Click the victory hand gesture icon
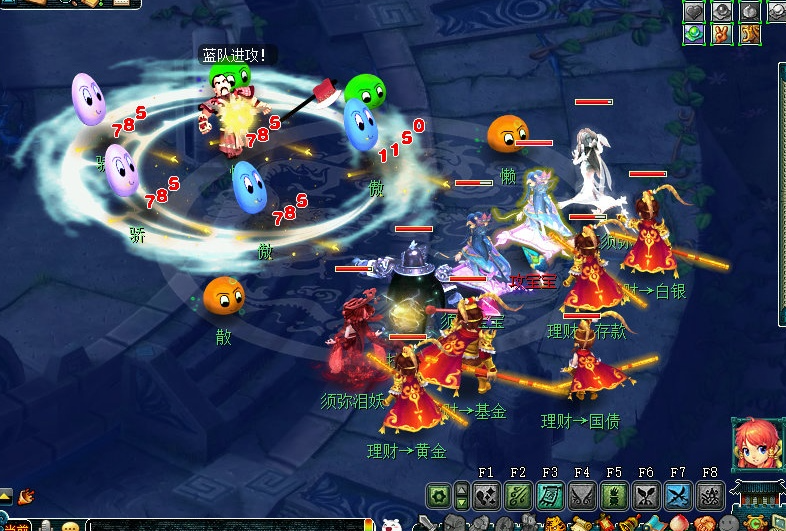 [x=722, y=35]
